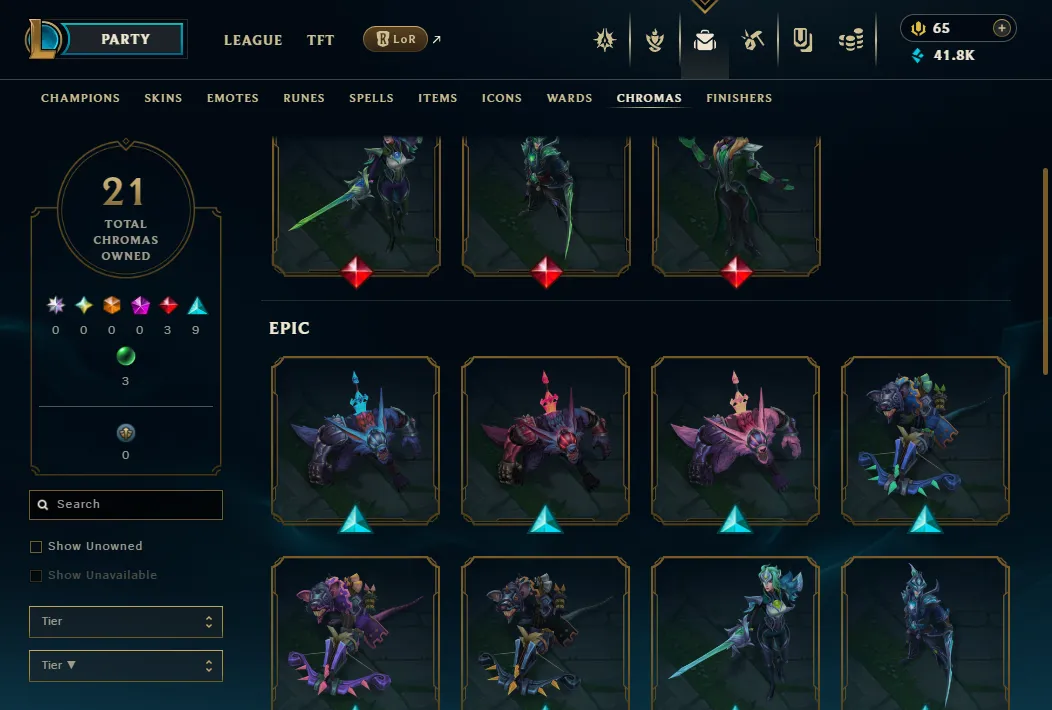
Task: Select the pink panther chroma thumbnail
Action: (735, 440)
